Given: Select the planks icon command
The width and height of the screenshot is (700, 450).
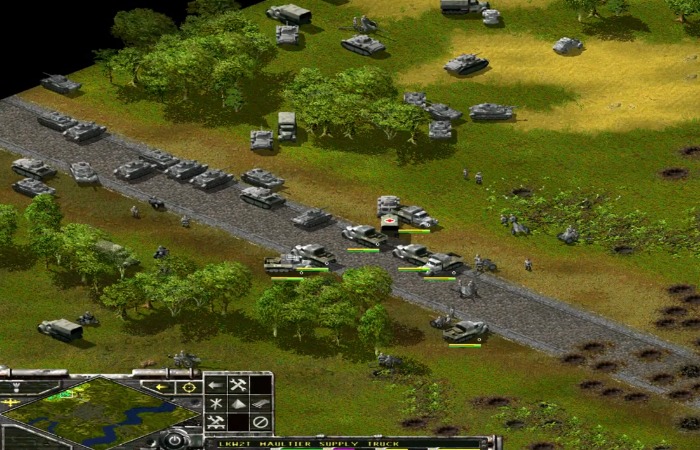Looking at the screenshot, I should (x=260, y=403).
